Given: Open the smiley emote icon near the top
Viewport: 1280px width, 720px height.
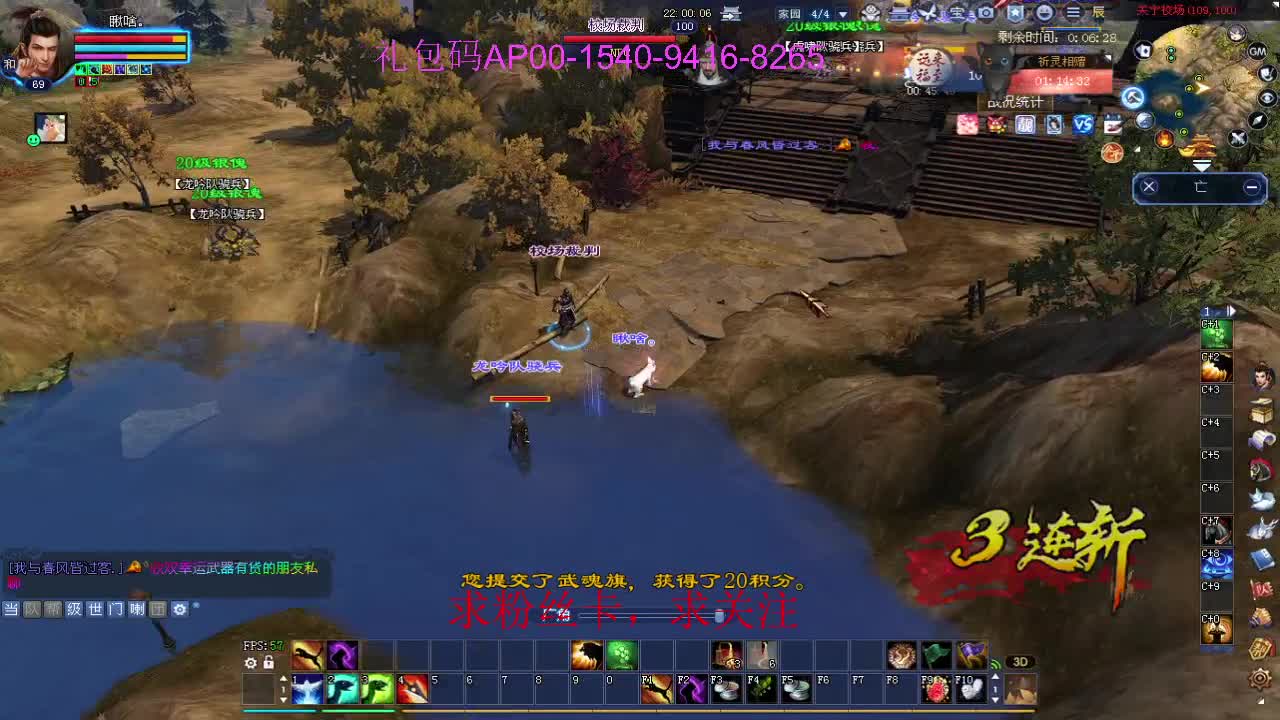Looking at the screenshot, I should 1046,12.
